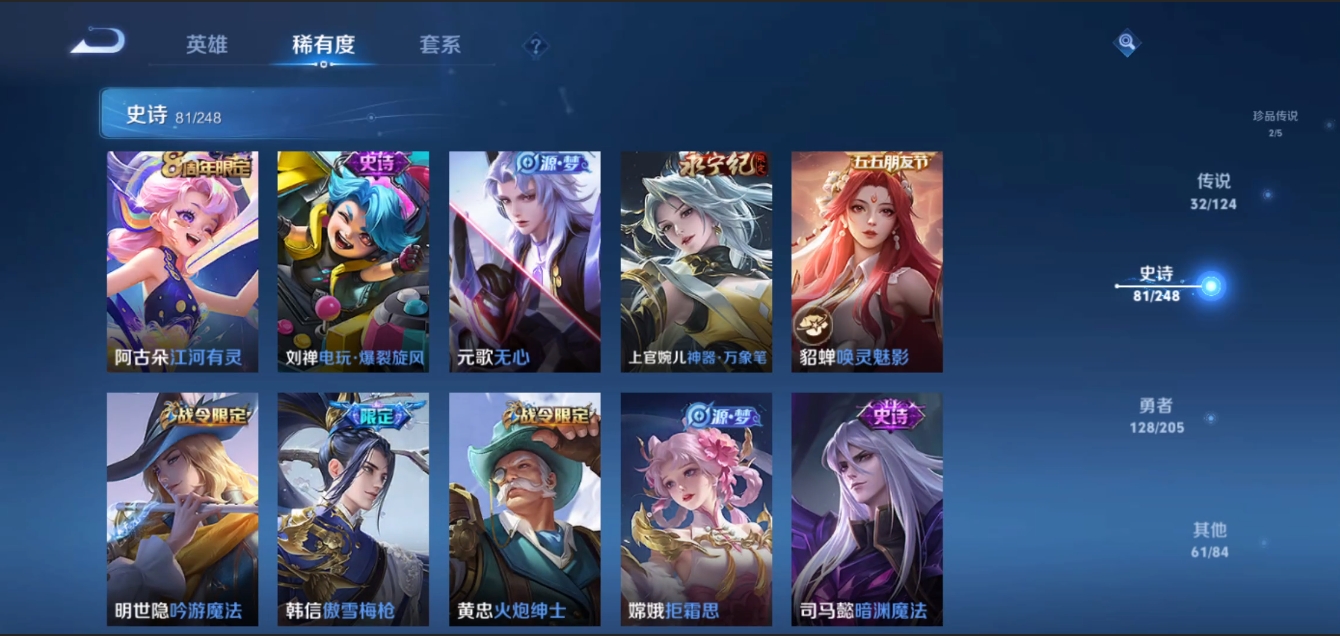
Task: Jump to the 传说 32/124 section
Action: pos(1214,191)
